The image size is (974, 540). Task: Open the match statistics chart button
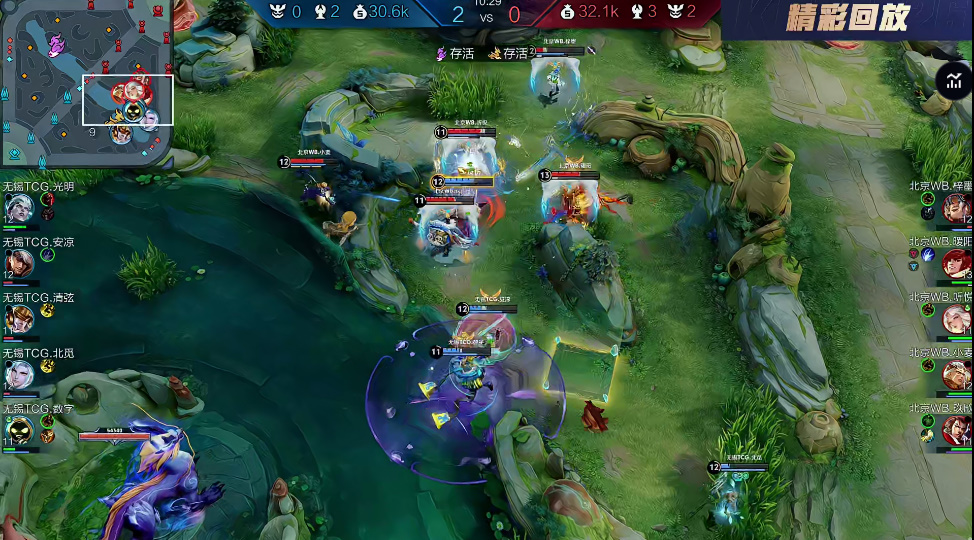(951, 81)
